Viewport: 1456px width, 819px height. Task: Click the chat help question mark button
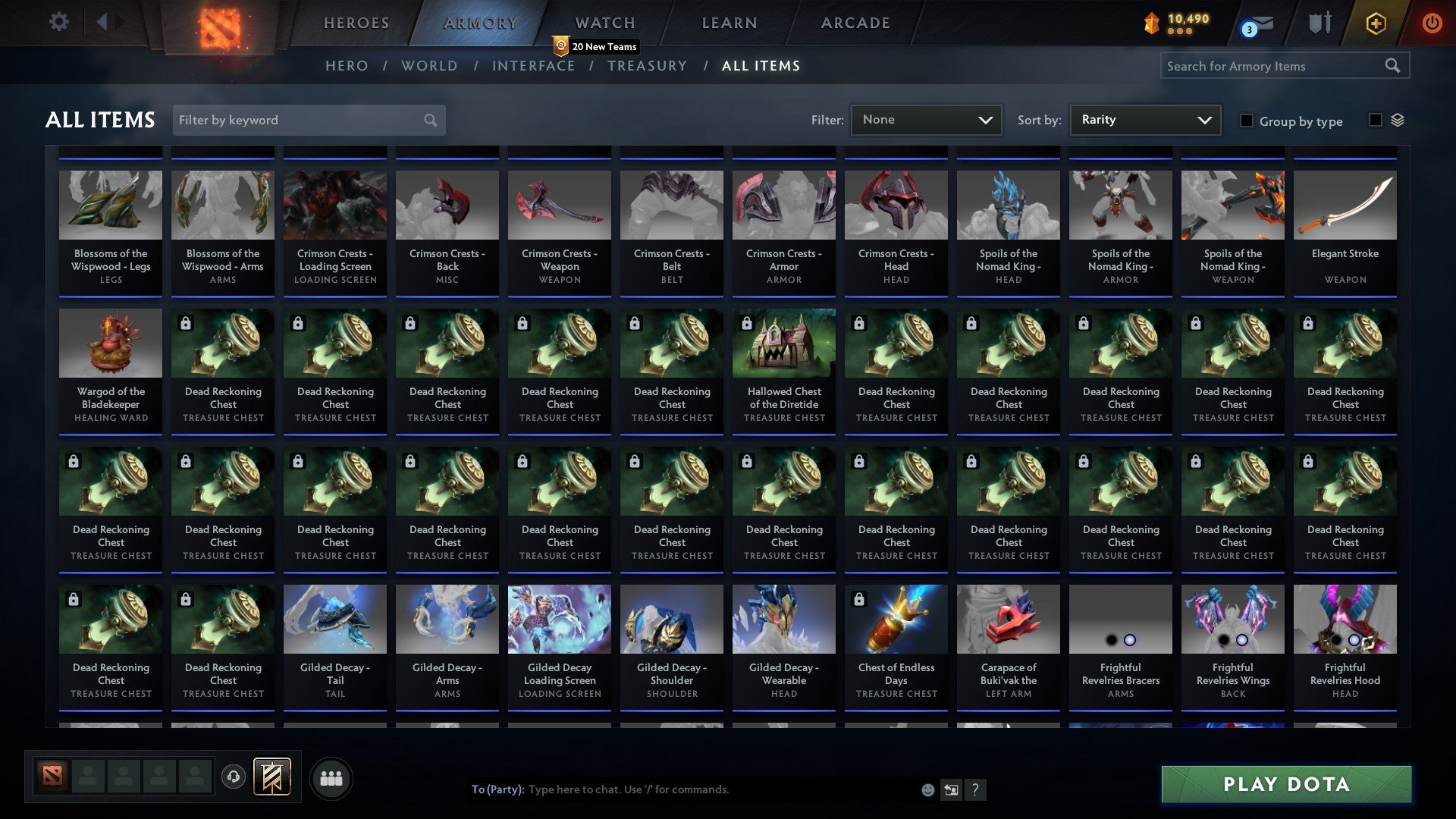pyautogui.click(x=975, y=789)
